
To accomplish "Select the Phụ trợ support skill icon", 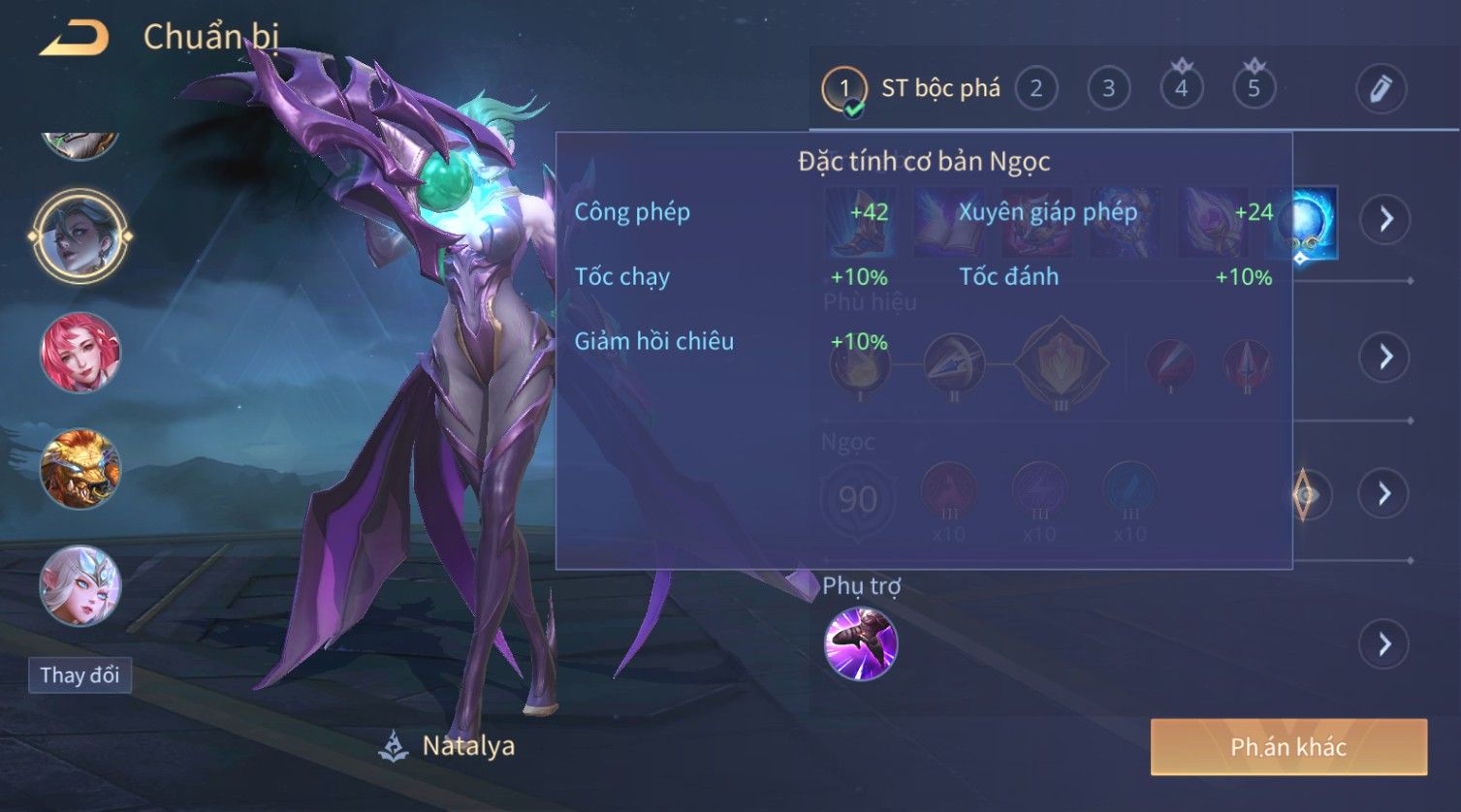I will [860, 644].
